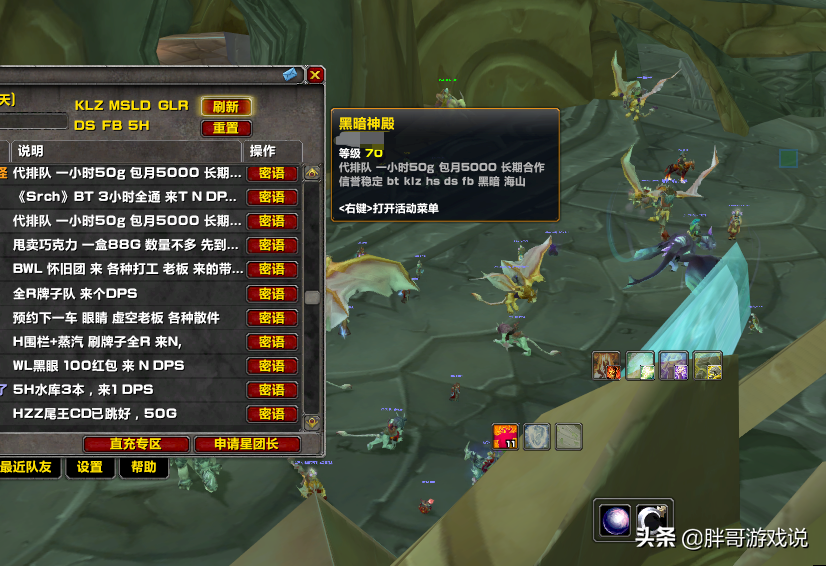The image size is (826, 566).
Task: Whisper the 甩卖巧克力 seller
Action: tap(272, 245)
